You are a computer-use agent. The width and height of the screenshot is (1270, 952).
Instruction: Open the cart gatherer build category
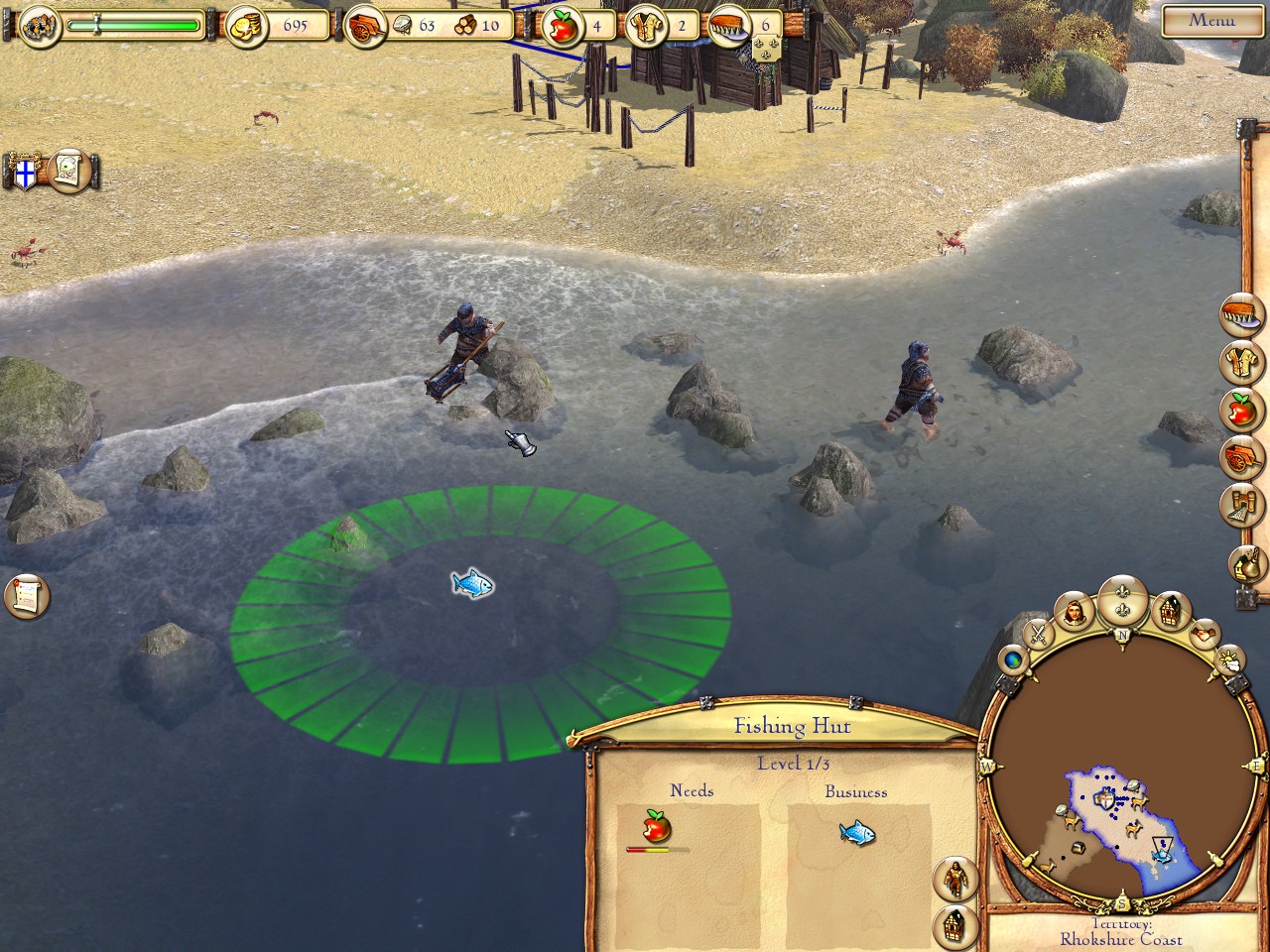point(1242,456)
